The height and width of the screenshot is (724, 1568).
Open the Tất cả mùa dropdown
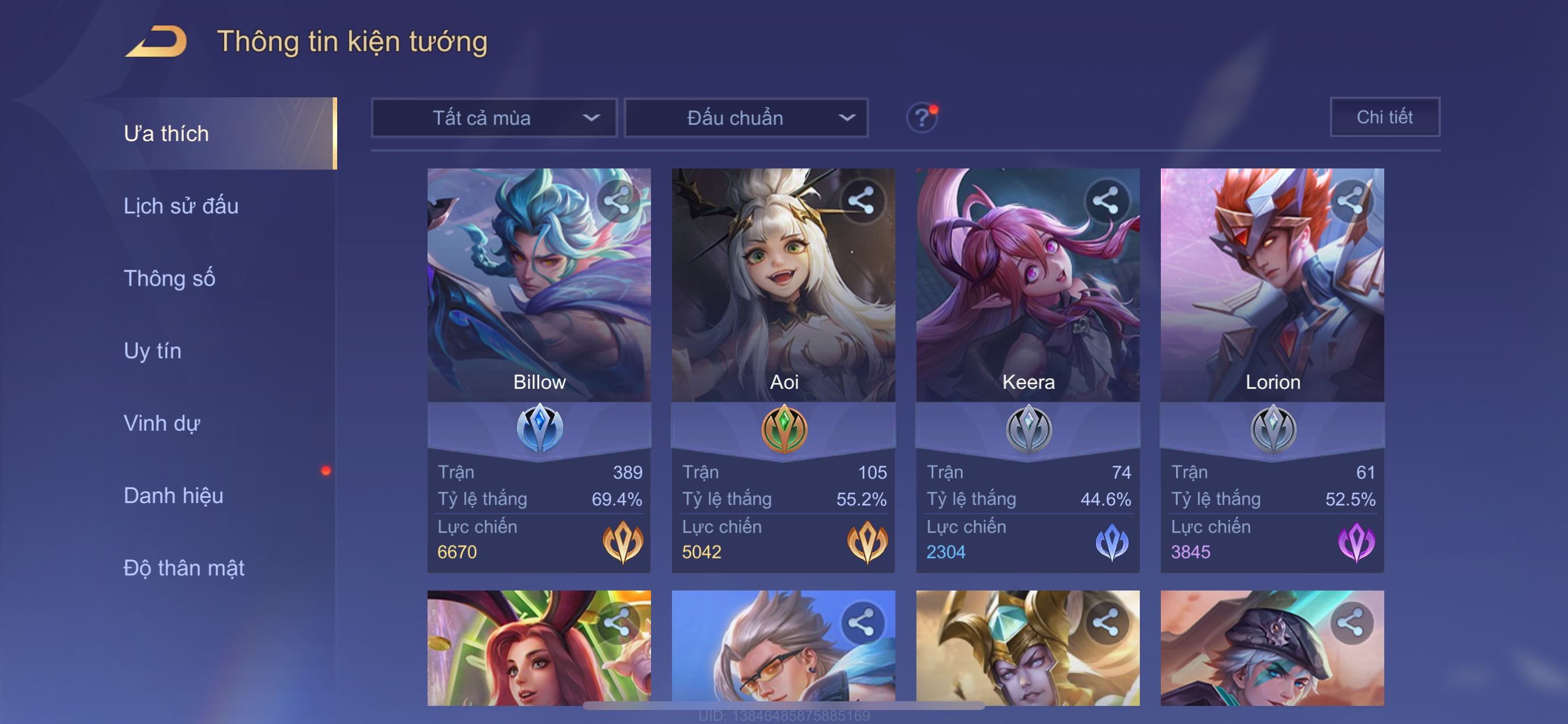[x=494, y=117]
